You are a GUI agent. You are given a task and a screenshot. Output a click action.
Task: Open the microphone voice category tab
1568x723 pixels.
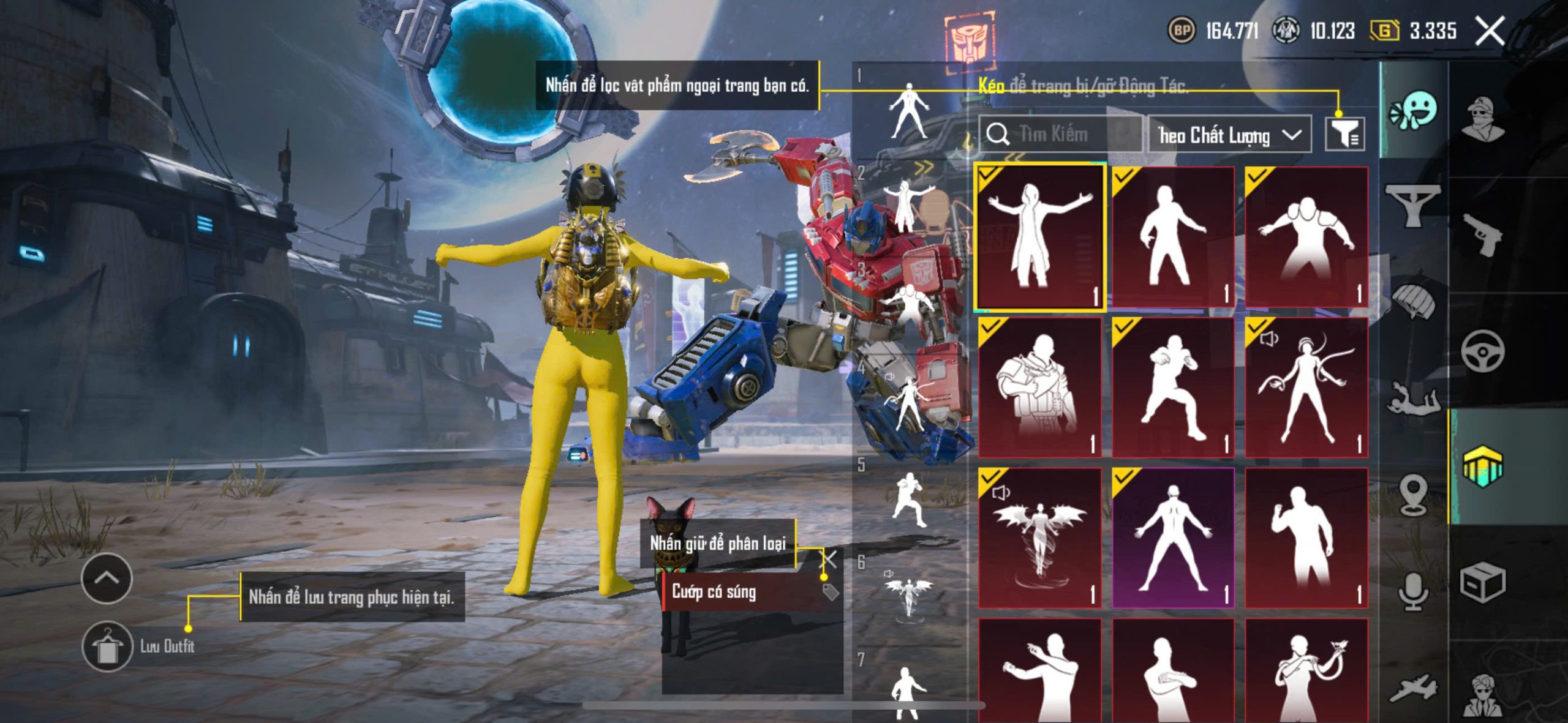(x=1414, y=591)
